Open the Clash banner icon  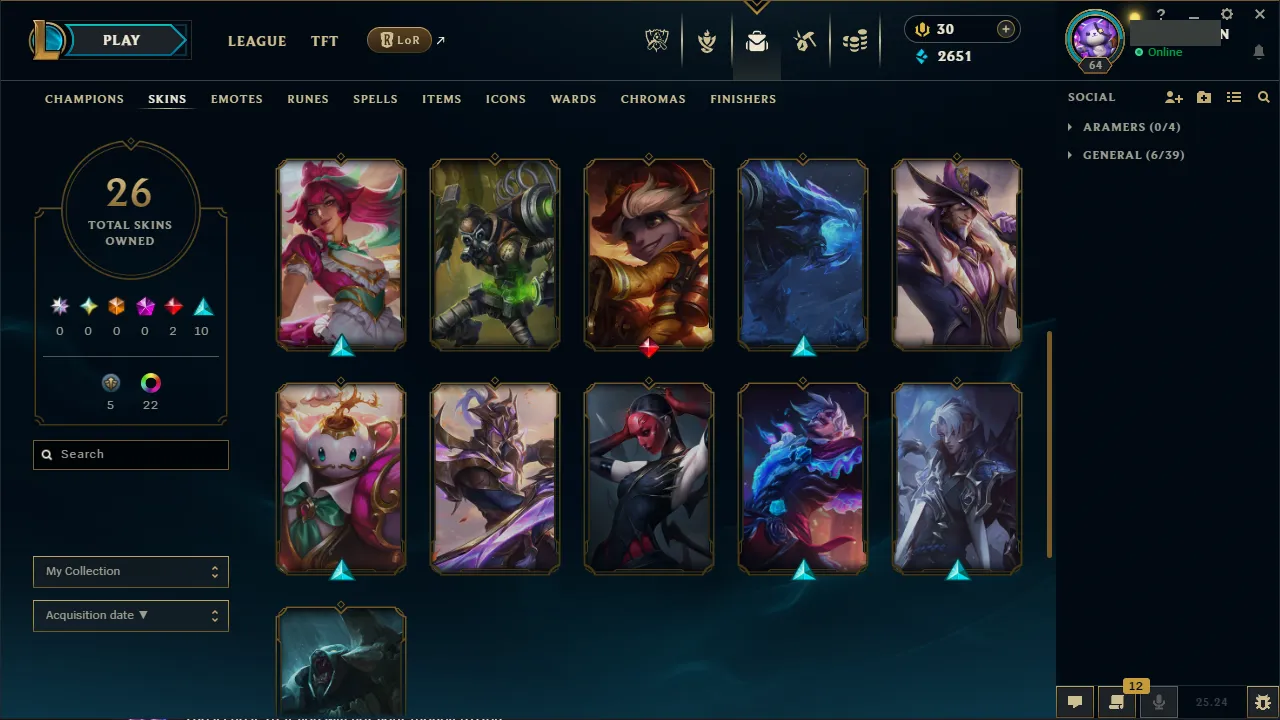707,41
